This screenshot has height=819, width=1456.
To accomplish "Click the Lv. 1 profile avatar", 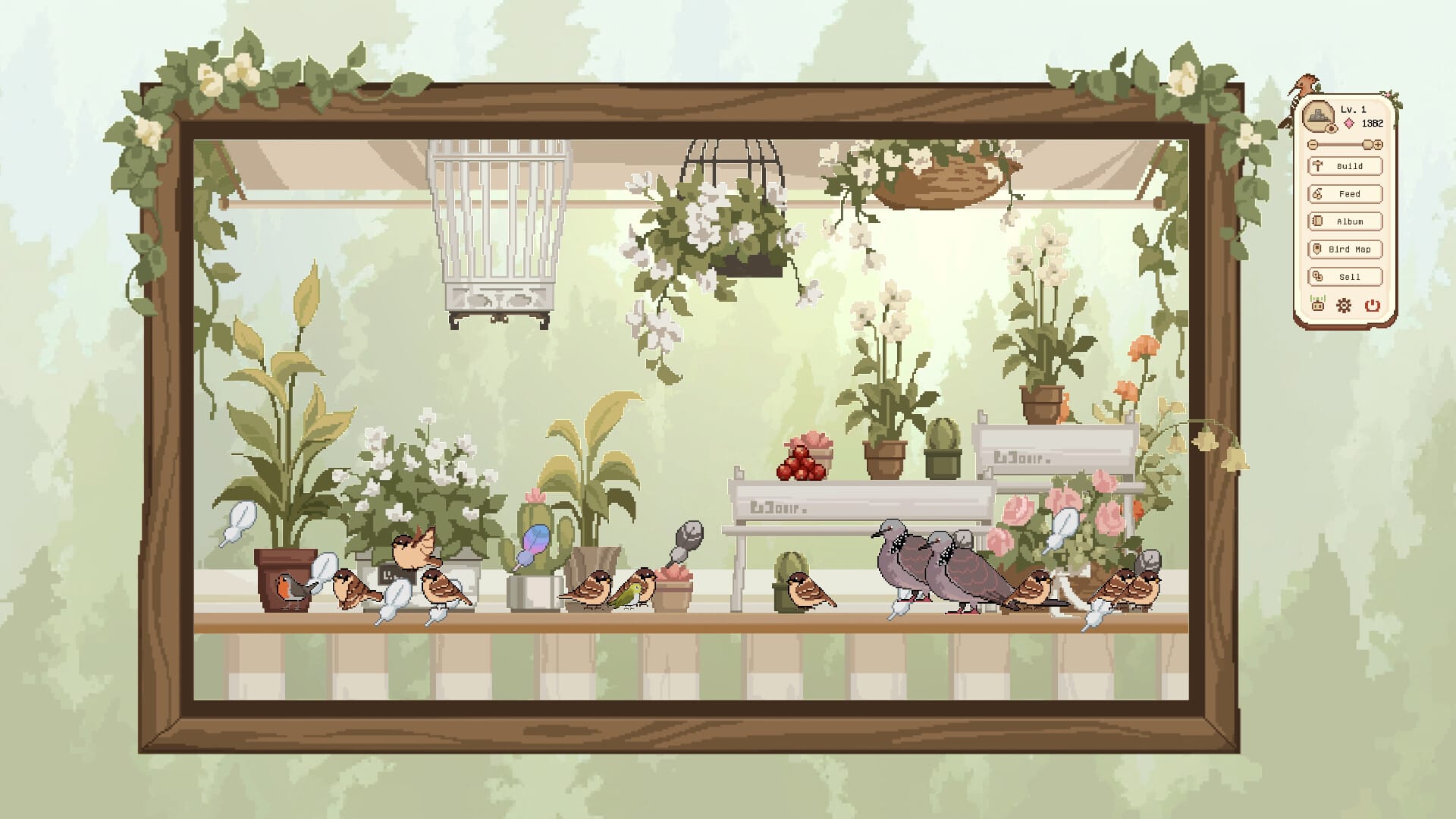I will point(1319,114).
